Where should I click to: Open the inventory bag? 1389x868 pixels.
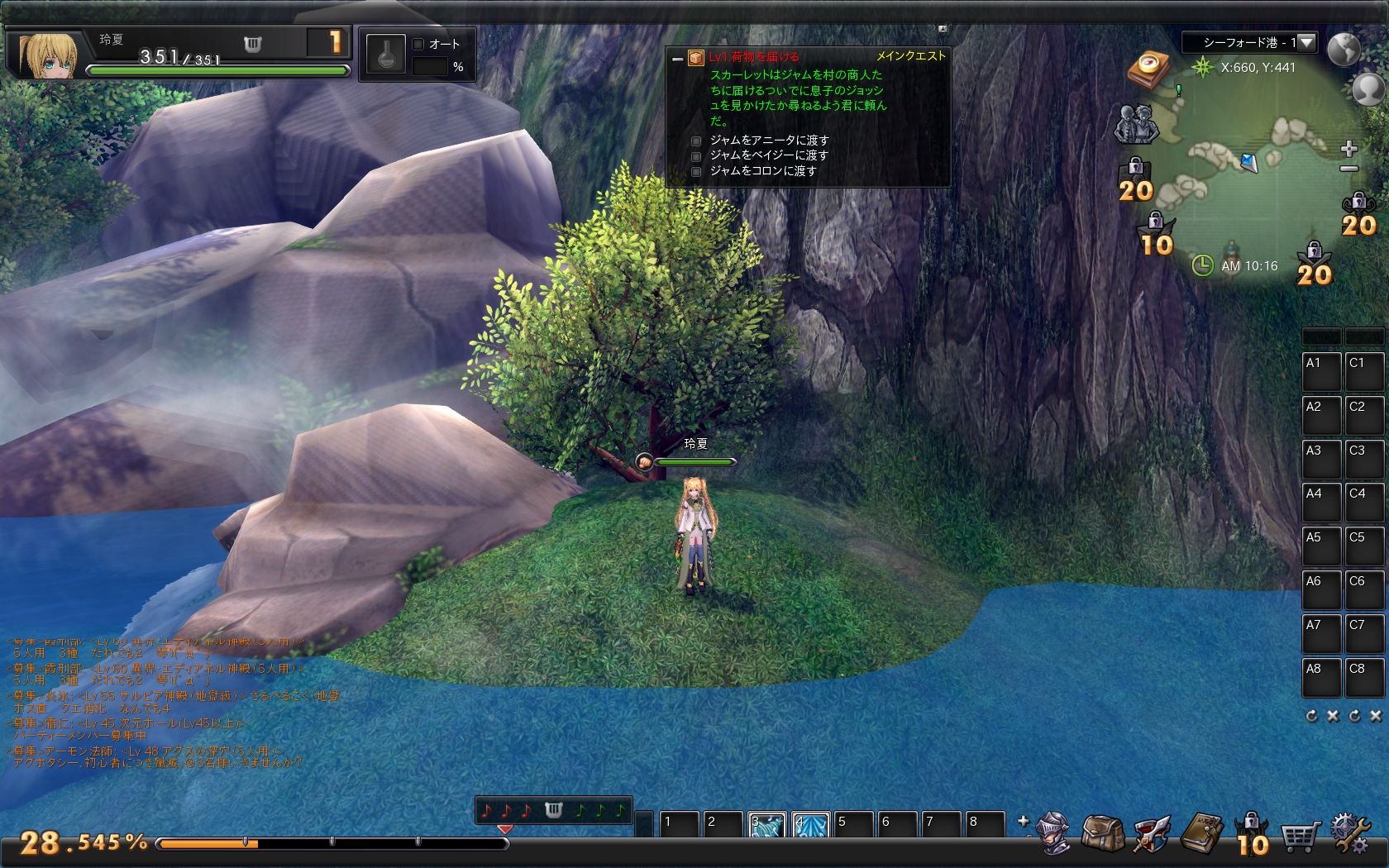1102,835
